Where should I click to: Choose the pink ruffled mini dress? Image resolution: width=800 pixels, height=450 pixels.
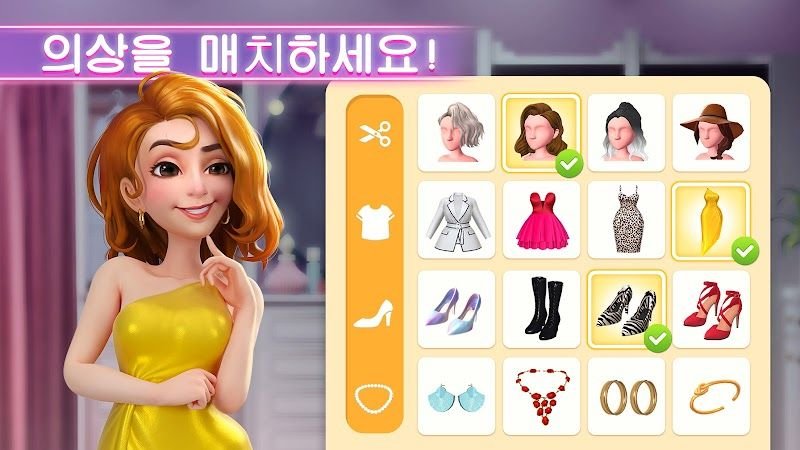pyautogui.click(x=541, y=221)
